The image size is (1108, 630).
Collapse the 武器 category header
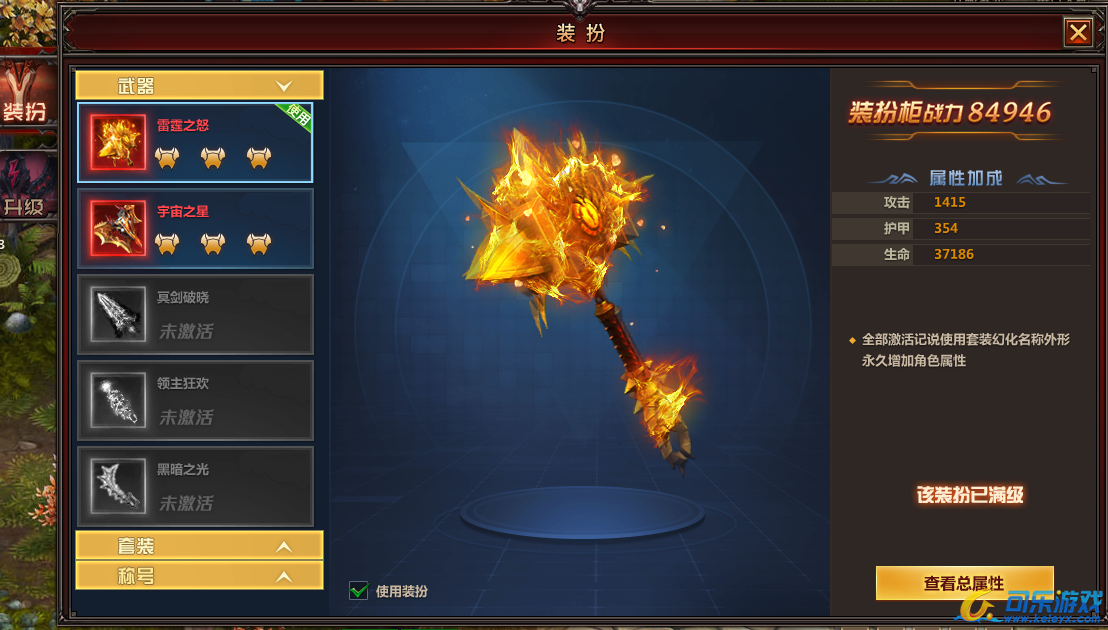199,86
